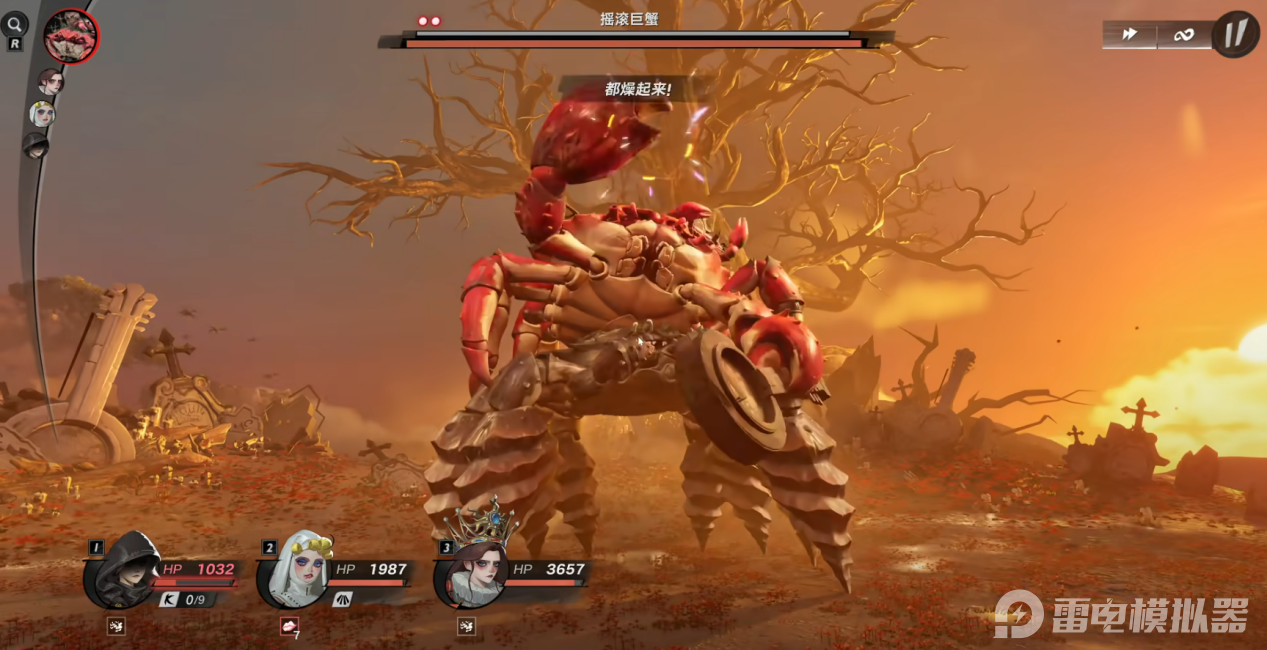Select the hooded figure turn-order portrait

[35, 146]
